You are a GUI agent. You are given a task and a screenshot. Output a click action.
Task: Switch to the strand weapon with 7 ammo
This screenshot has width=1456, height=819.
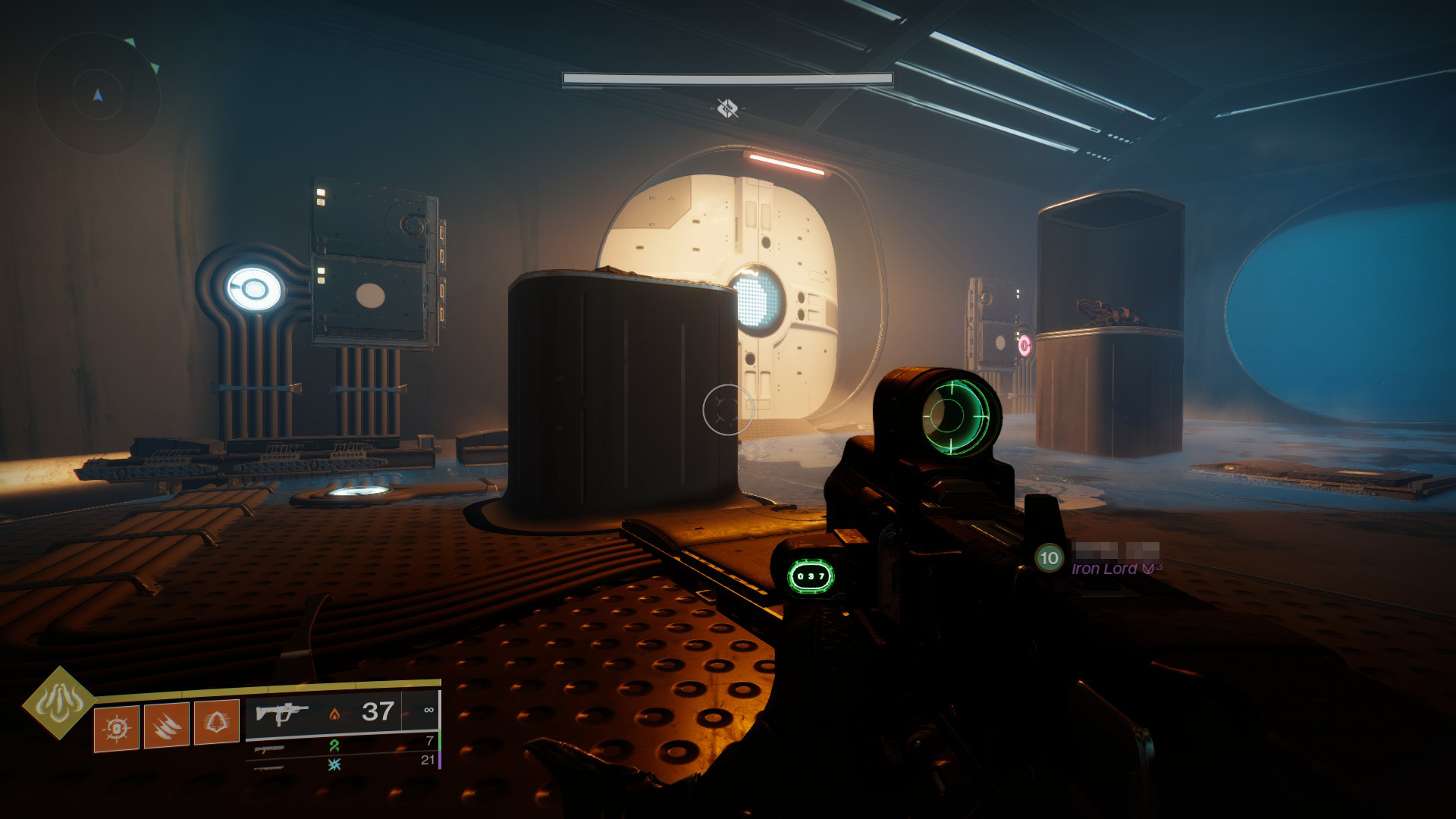coord(341,745)
